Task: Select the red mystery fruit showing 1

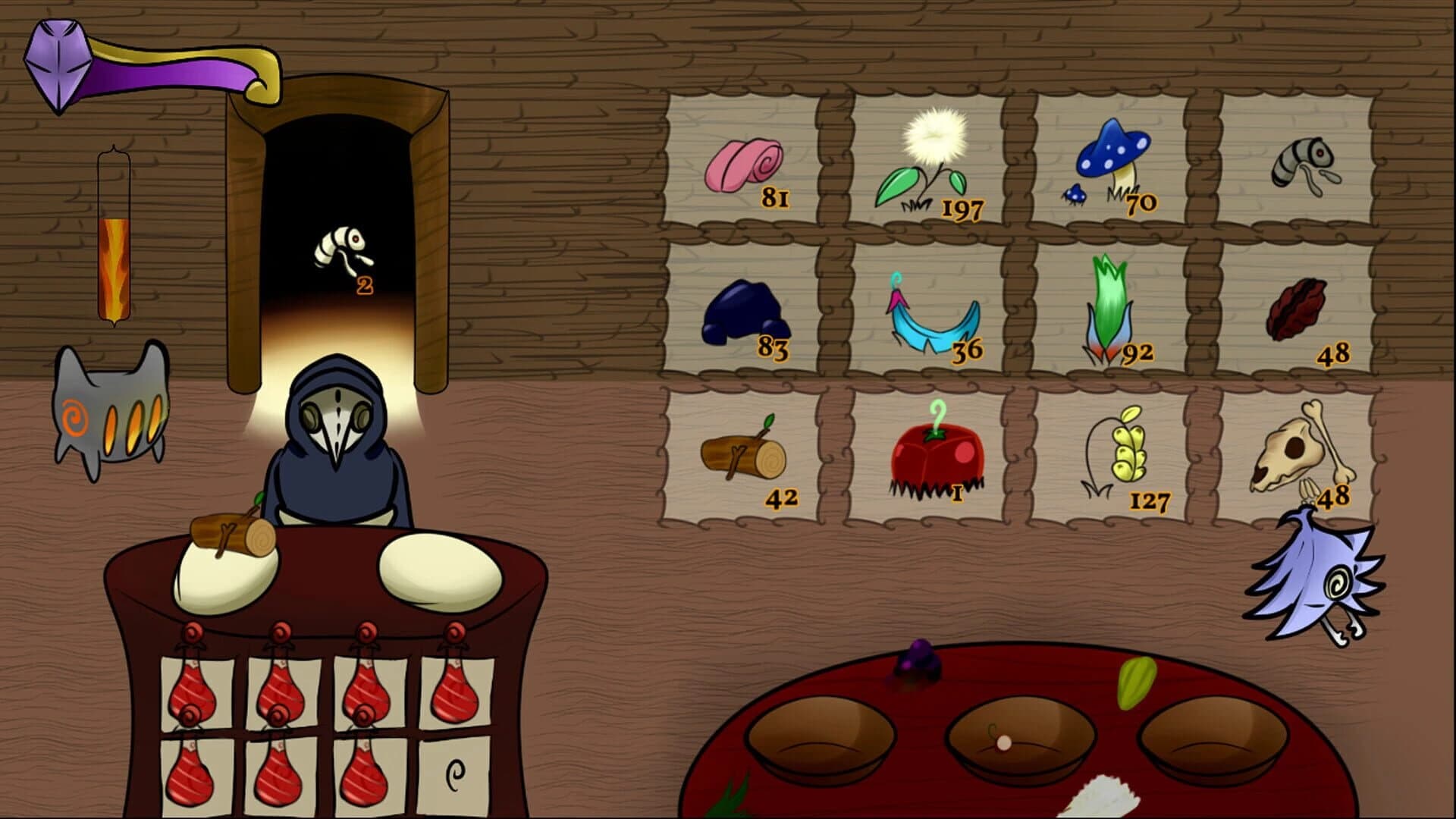Action: tap(937, 455)
